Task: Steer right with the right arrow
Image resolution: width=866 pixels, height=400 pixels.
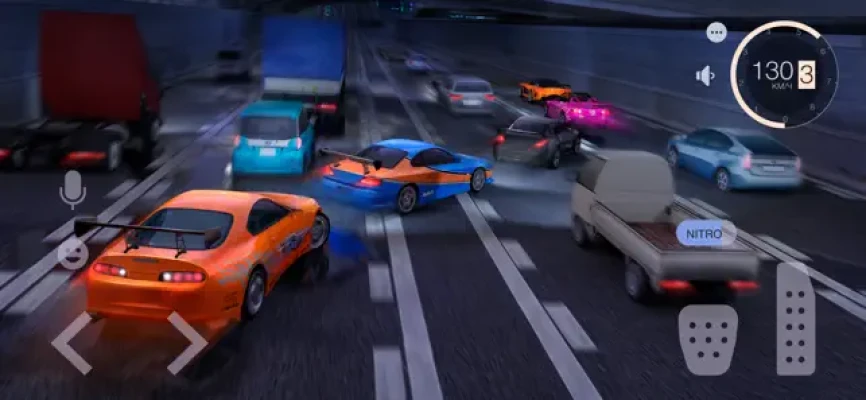Action: point(186,342)
